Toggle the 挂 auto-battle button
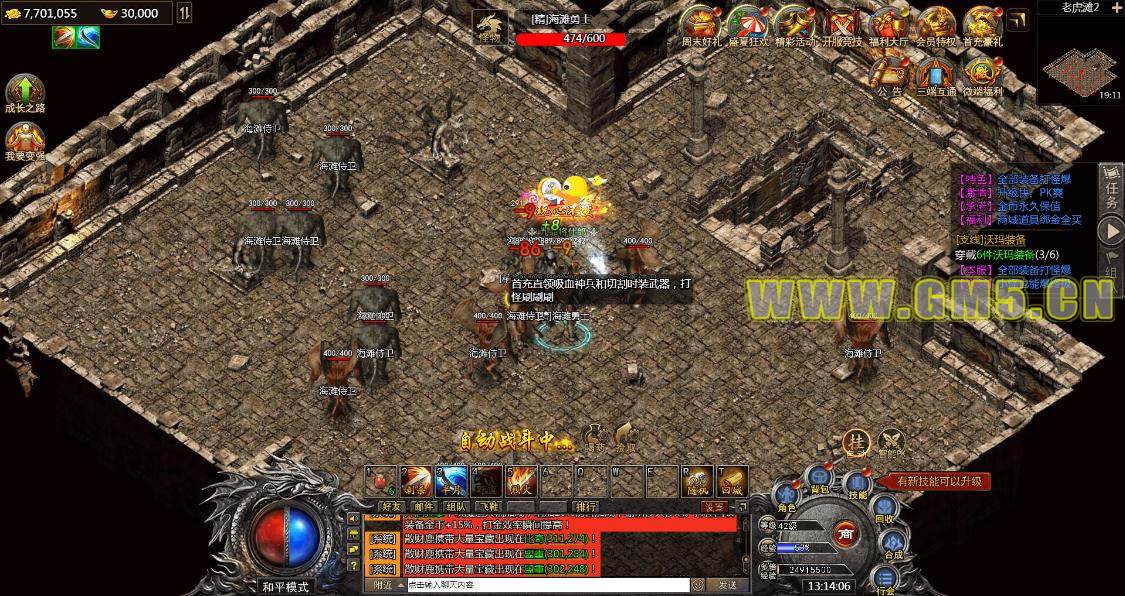Viewport: 1125px width, 596px height. 855,441
